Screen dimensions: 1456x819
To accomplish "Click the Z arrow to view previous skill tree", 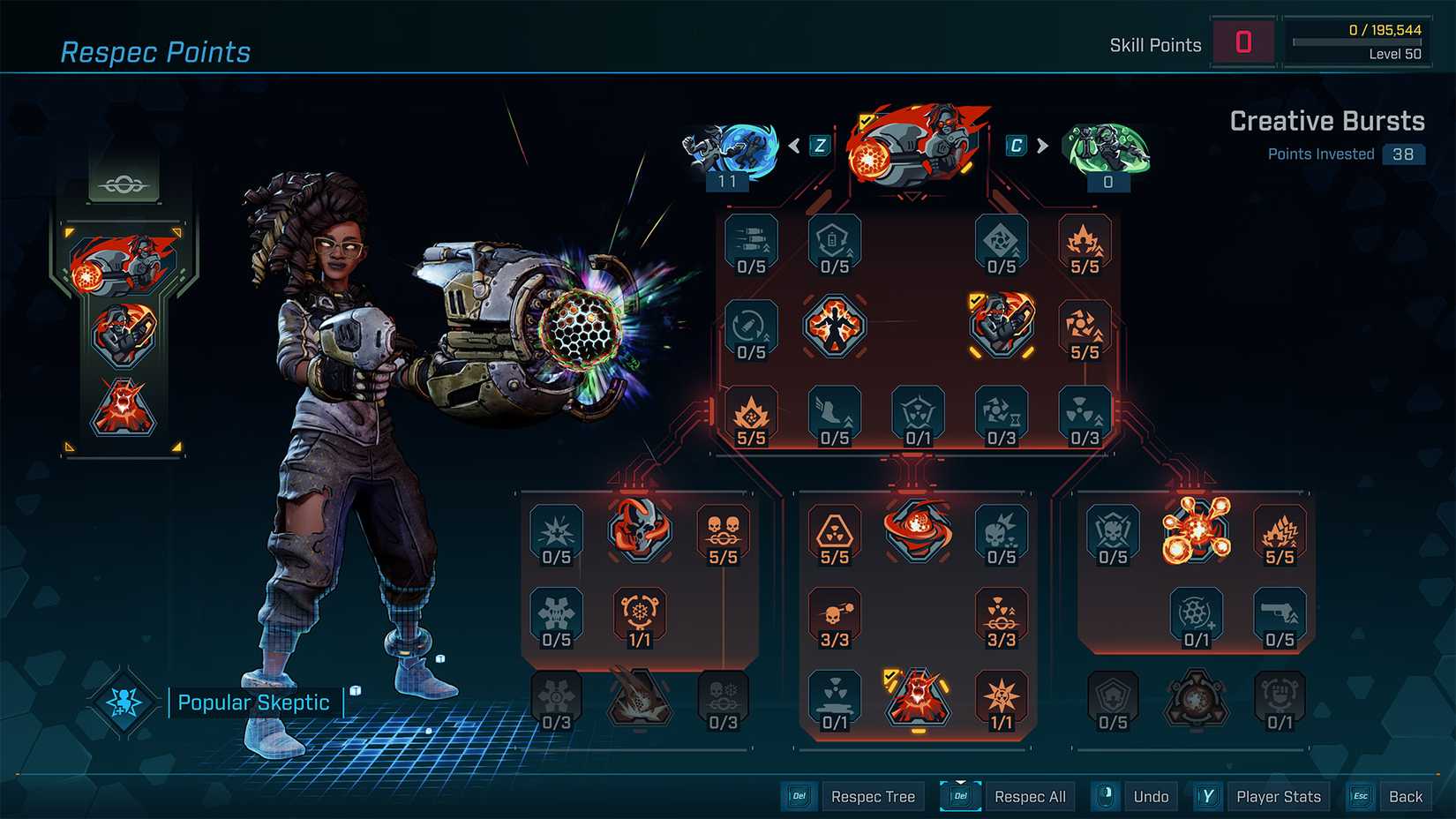I will pyautogui.click(x=796, y=146).
